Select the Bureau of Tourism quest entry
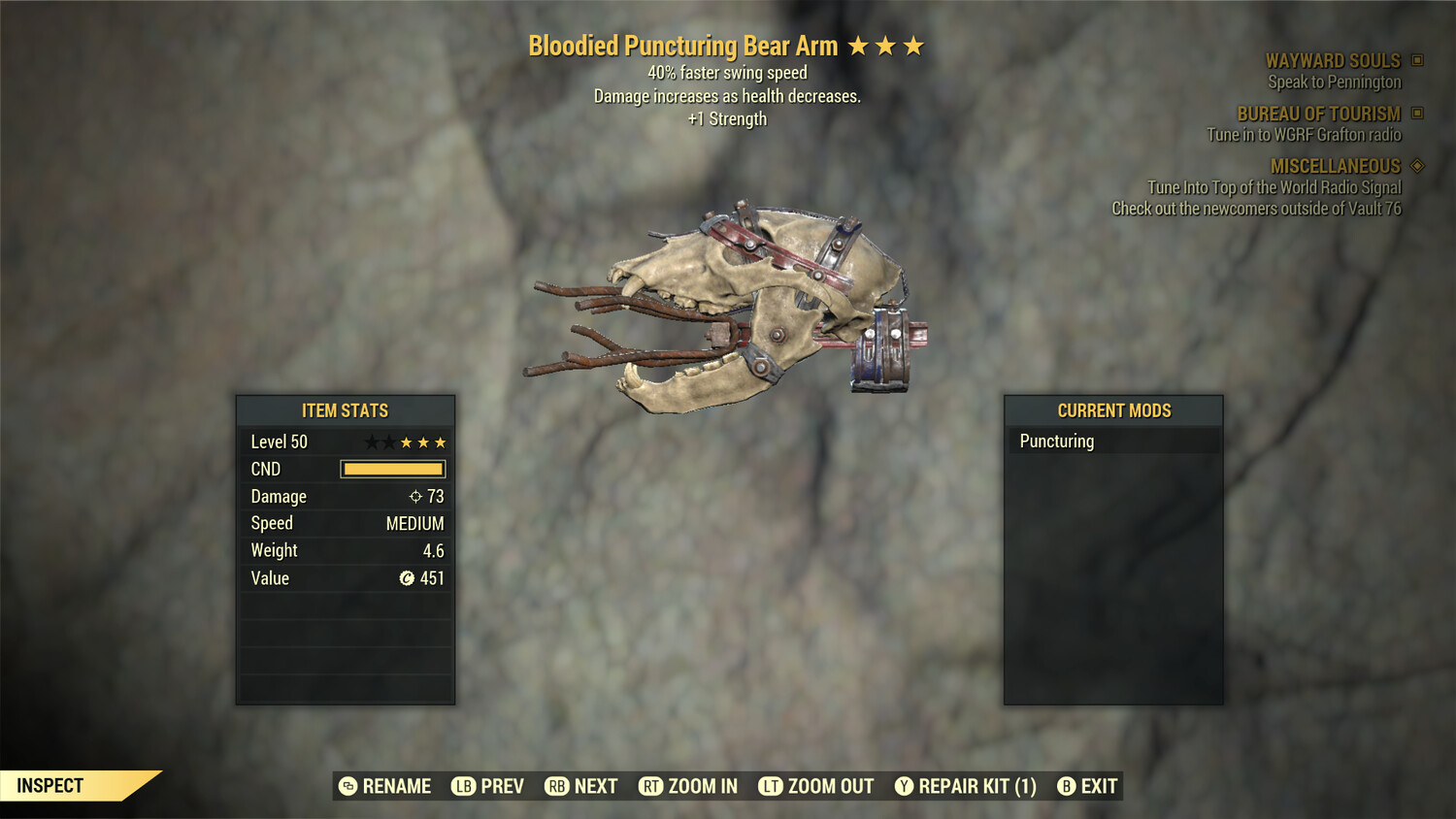Image resolution: width=1456 pixels, height=819 pixels. (x=1318, y=115)
